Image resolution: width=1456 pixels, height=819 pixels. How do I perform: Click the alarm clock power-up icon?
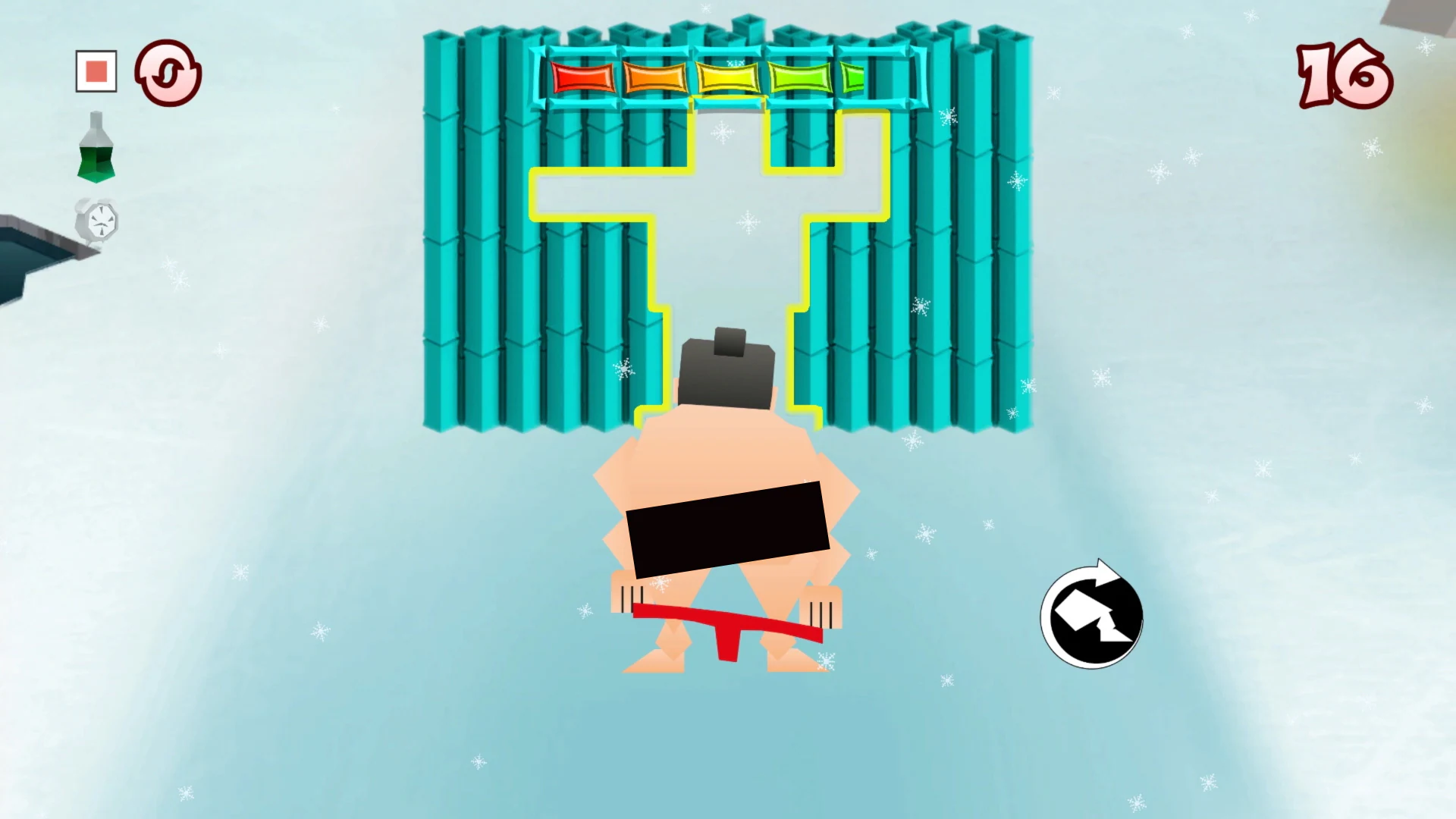coord(97,221)
